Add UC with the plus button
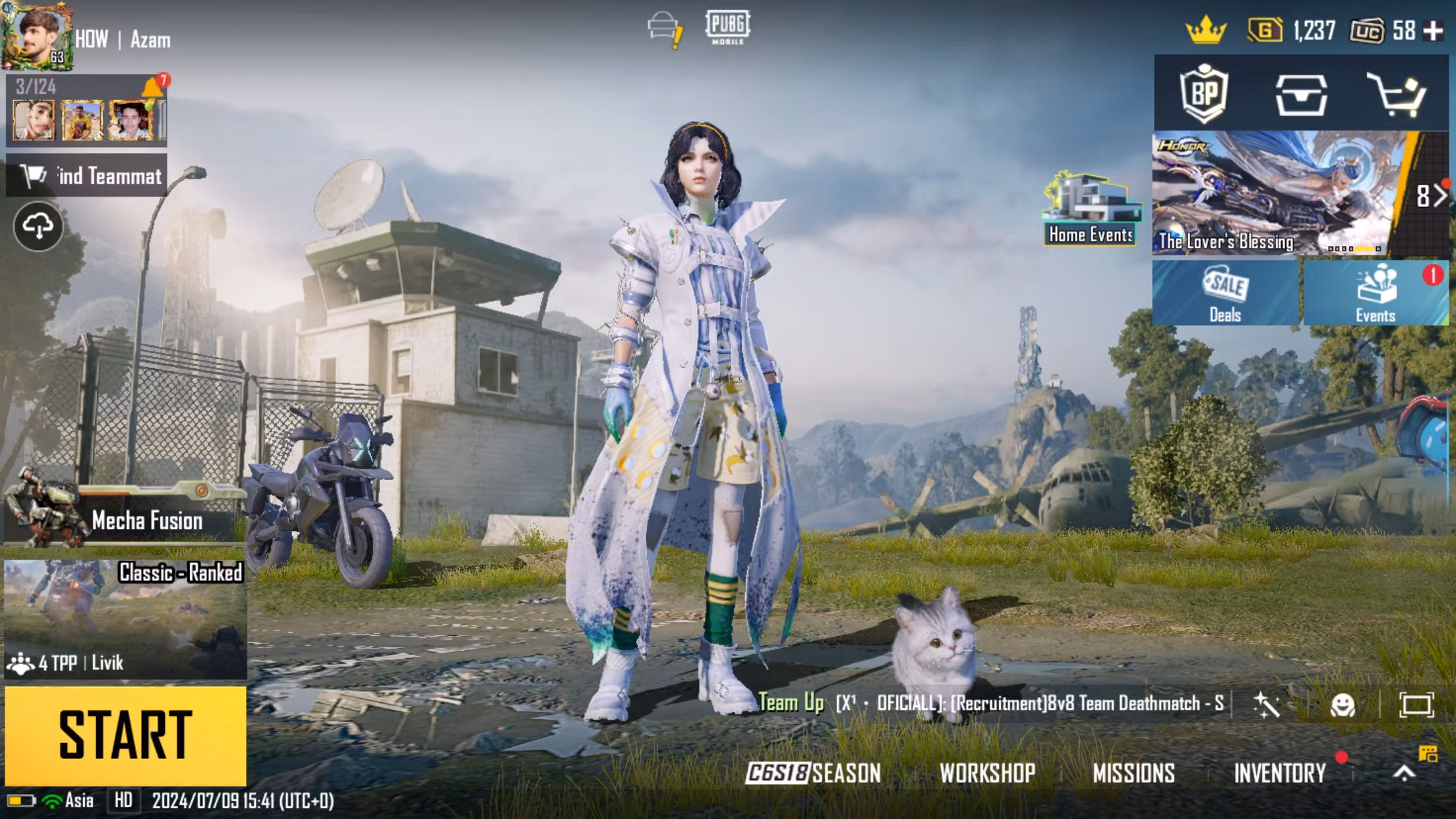 point(1434,31)
